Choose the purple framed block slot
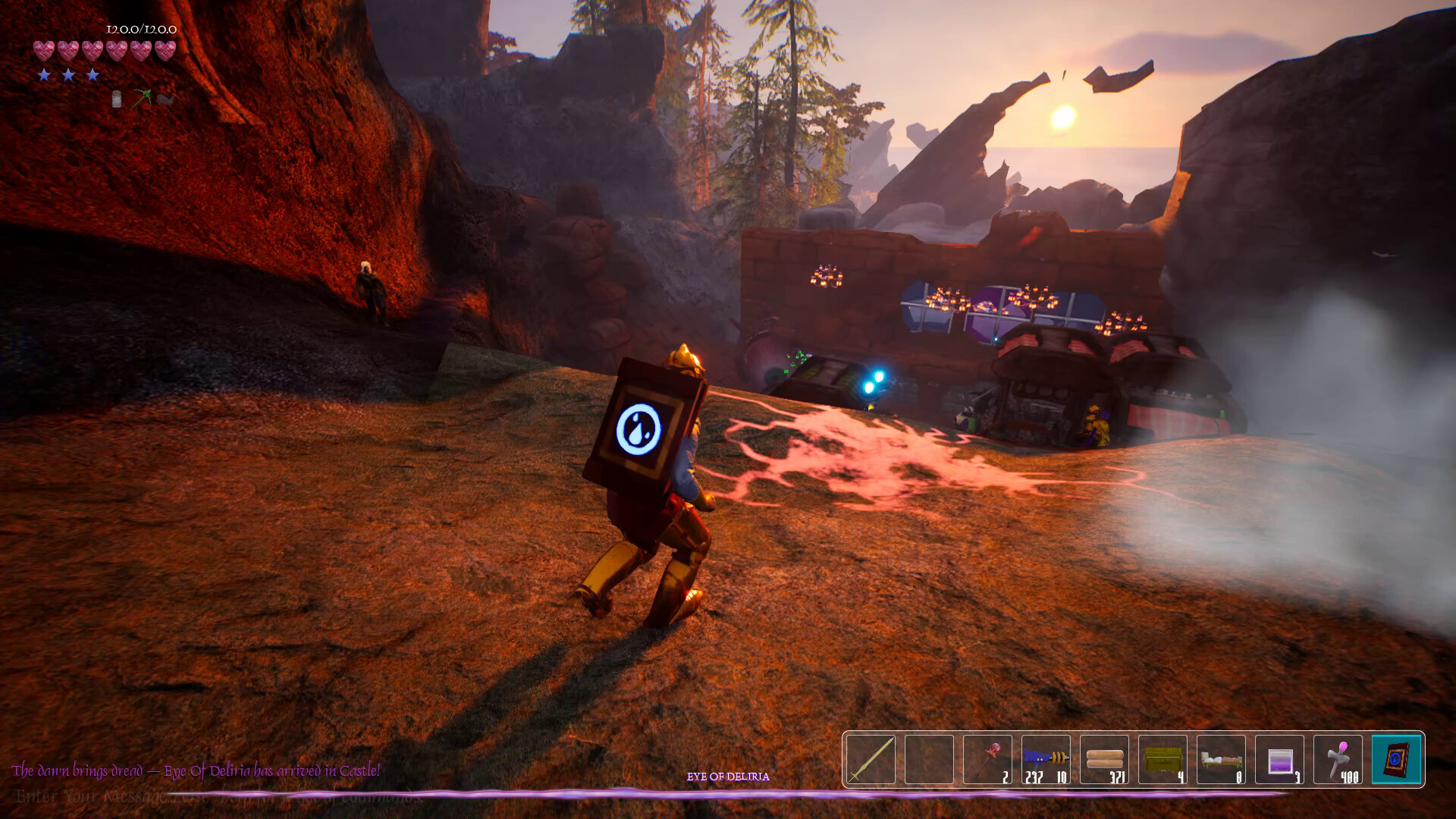This screenshot has width=1456, height=819. tap(1279, 759)
